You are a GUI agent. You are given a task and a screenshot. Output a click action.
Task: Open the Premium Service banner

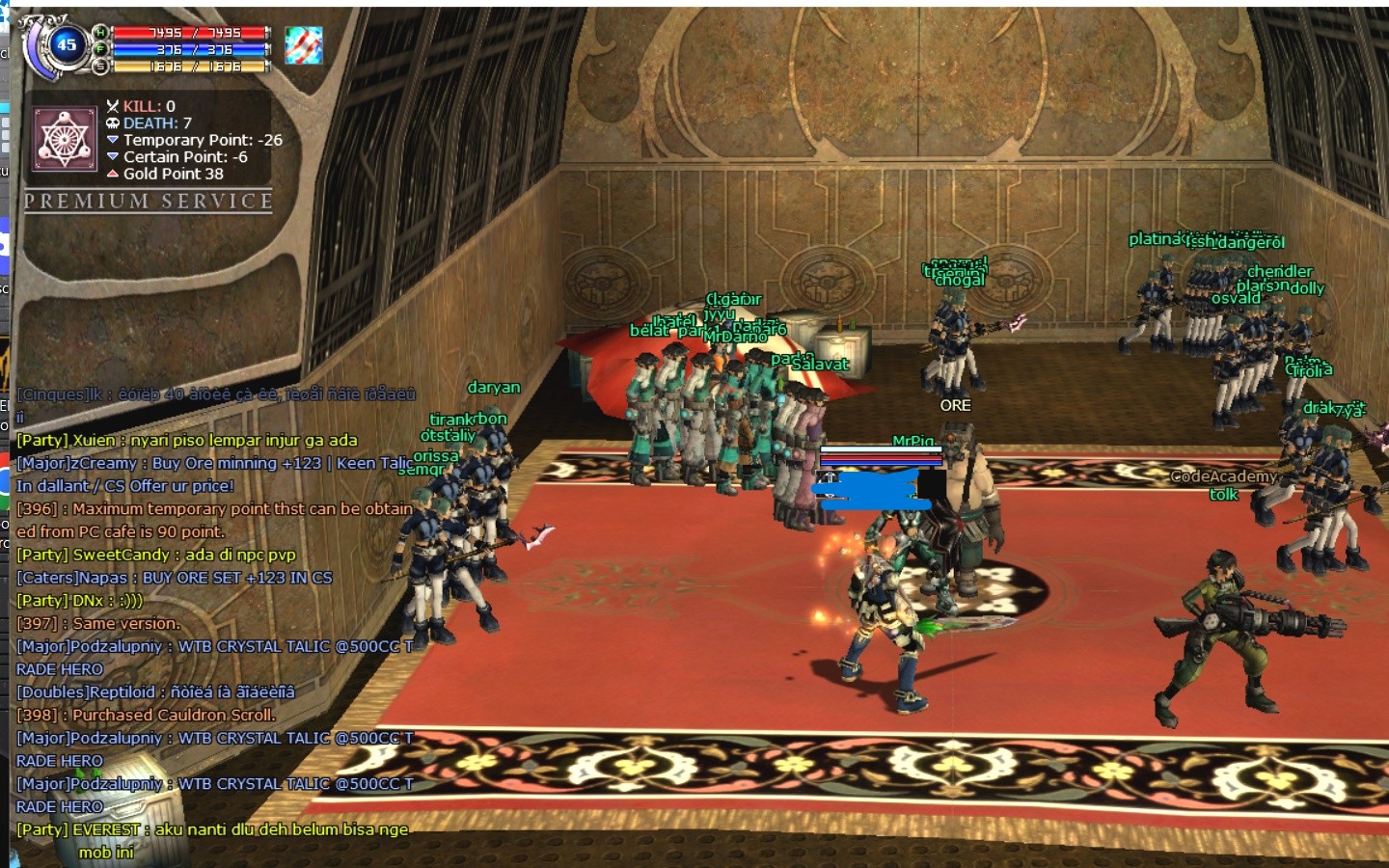(148, 201)
